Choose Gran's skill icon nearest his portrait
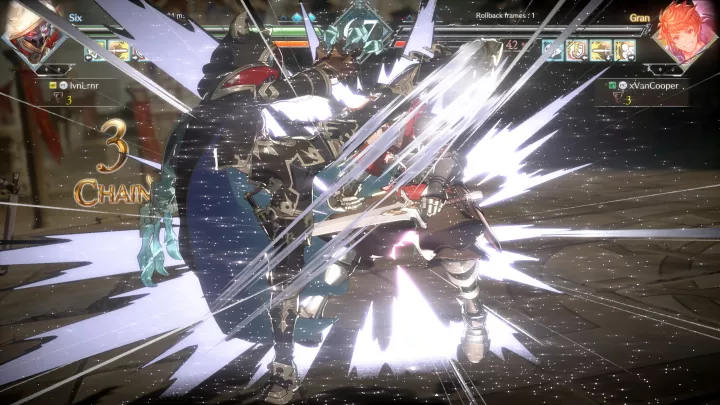This screenshot has width=720, height=405. (x=624, y=50)
